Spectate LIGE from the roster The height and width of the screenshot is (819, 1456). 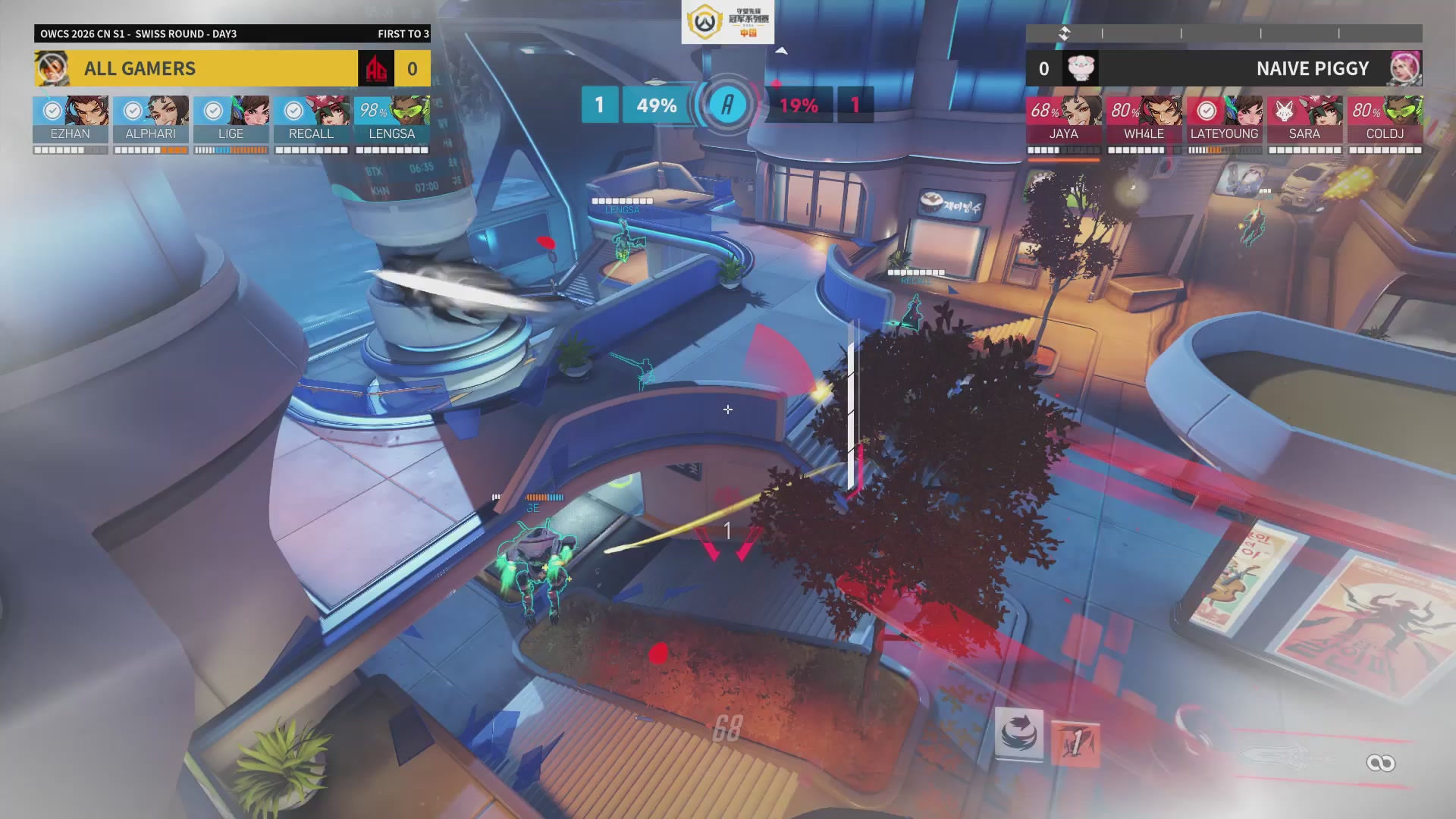[231, 120]
